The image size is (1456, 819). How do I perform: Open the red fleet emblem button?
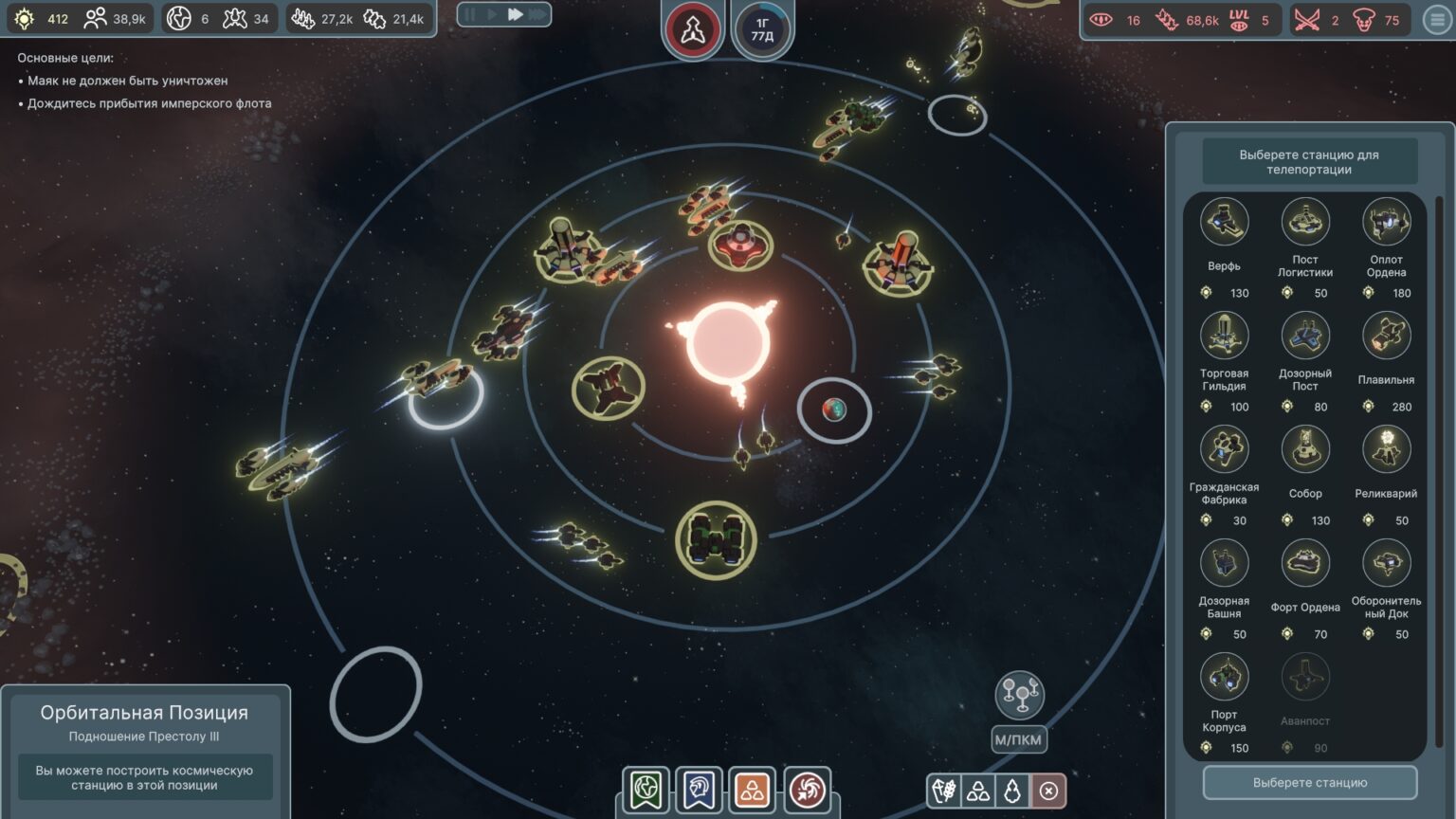692,30
